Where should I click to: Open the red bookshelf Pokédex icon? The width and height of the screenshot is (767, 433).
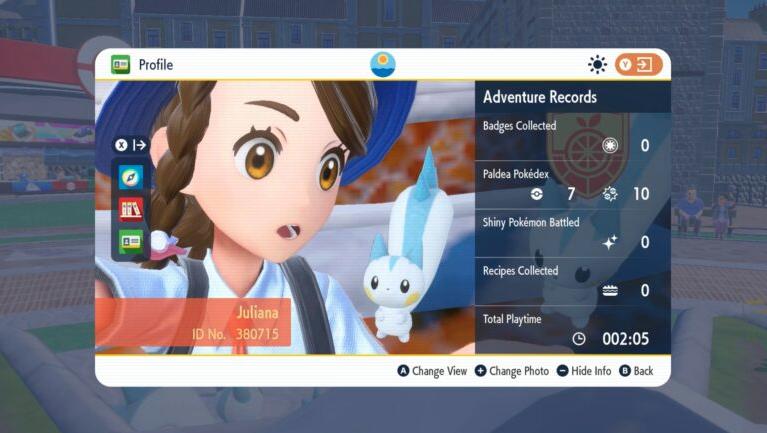click(131, 209)
